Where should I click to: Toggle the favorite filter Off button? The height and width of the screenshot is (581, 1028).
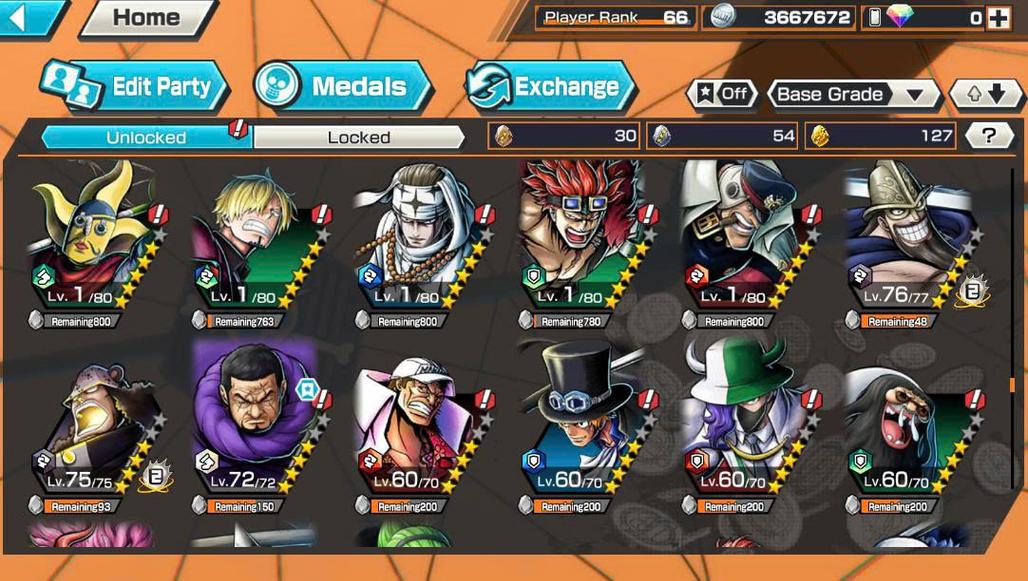coord(723,94)
